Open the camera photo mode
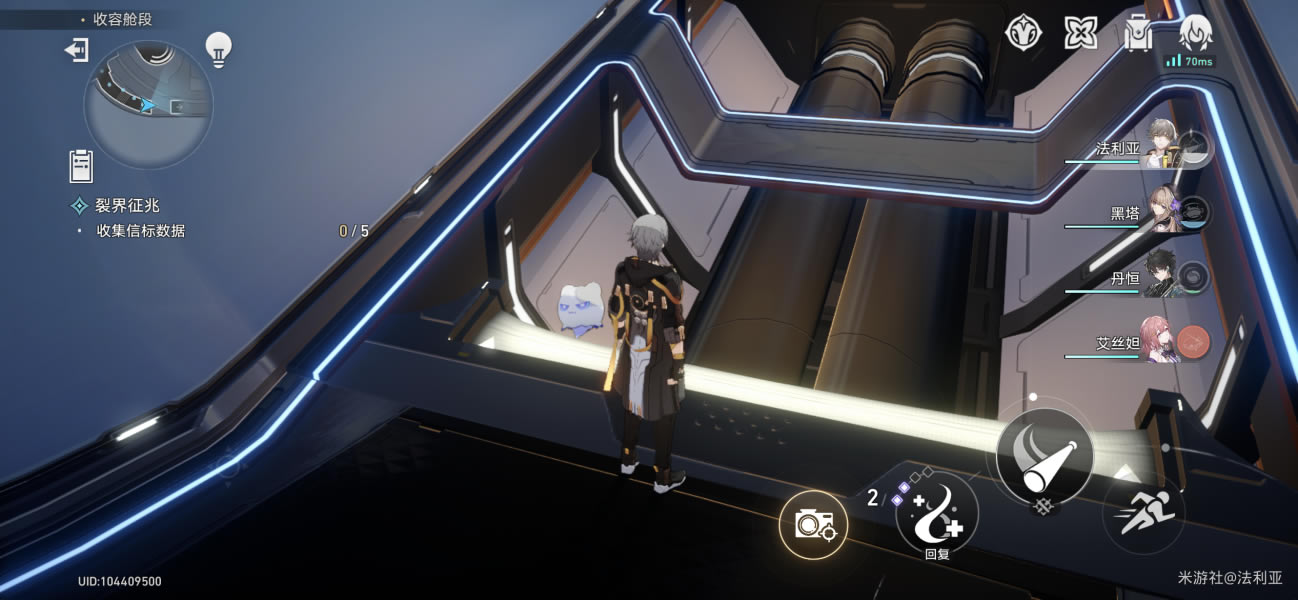The height and width of the screenshot is (600, 1298). pos(813,524)
